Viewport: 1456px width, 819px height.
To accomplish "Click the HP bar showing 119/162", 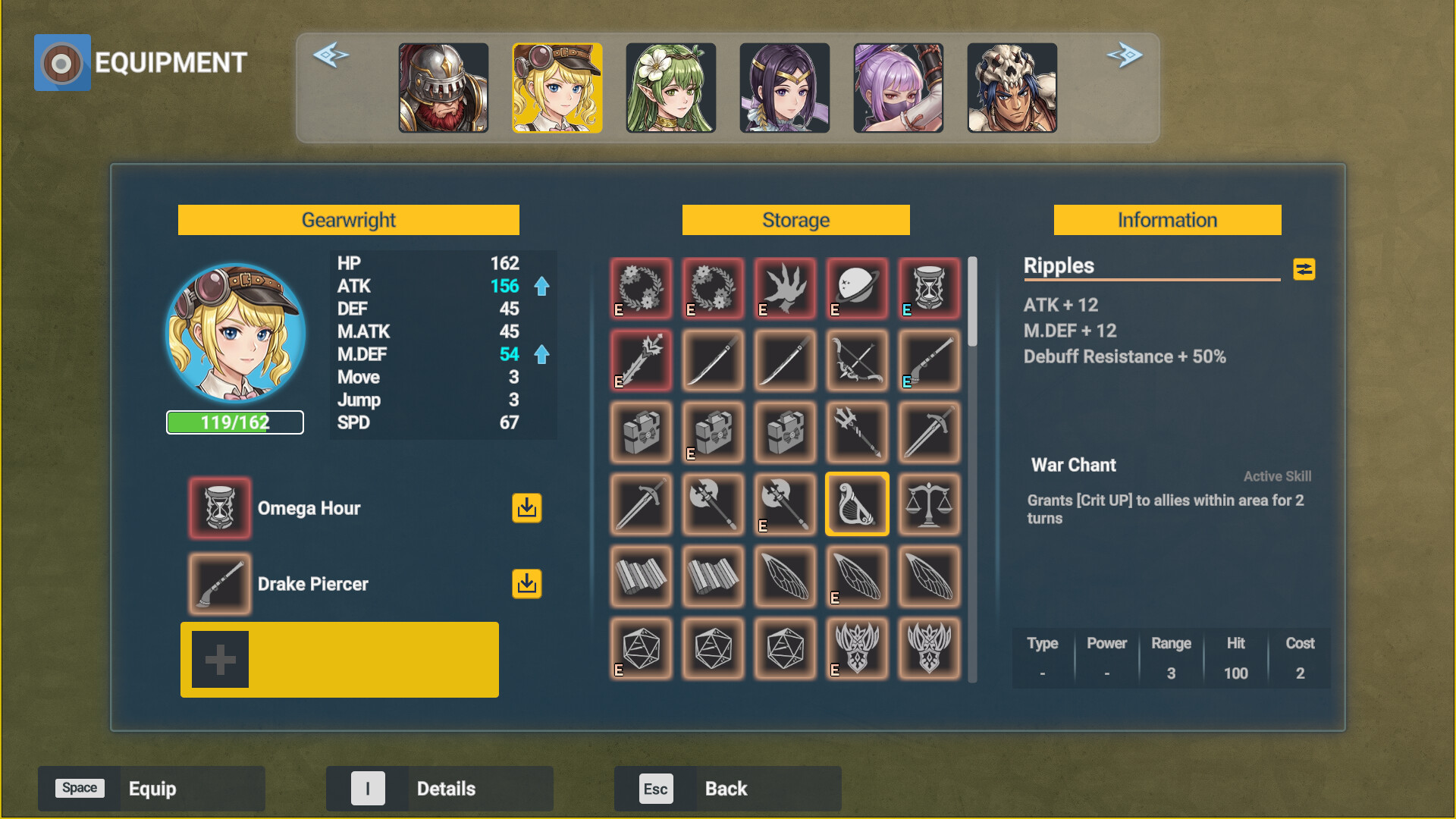I will point(234,422).
